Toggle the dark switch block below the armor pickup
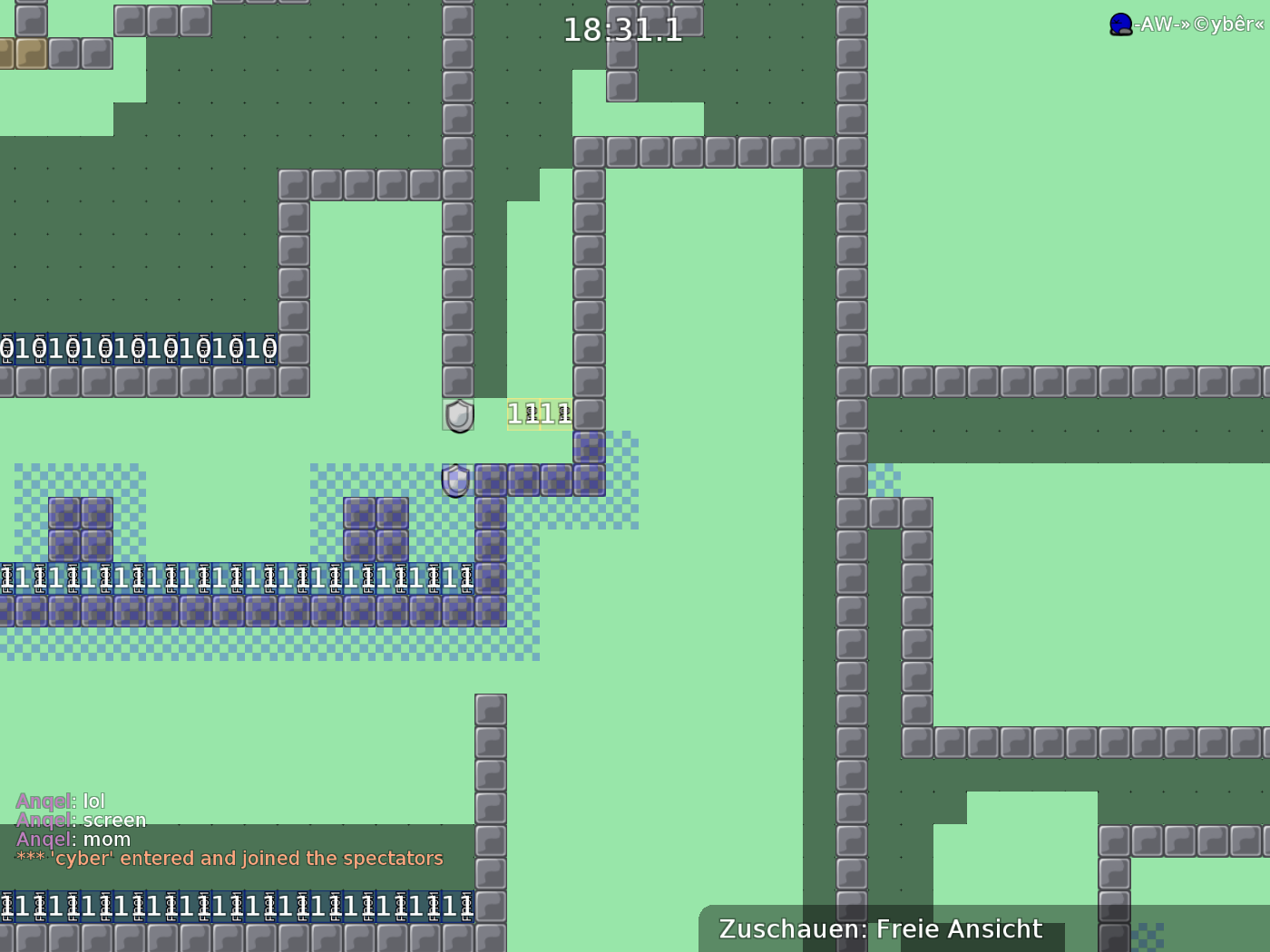 (491, 481)
